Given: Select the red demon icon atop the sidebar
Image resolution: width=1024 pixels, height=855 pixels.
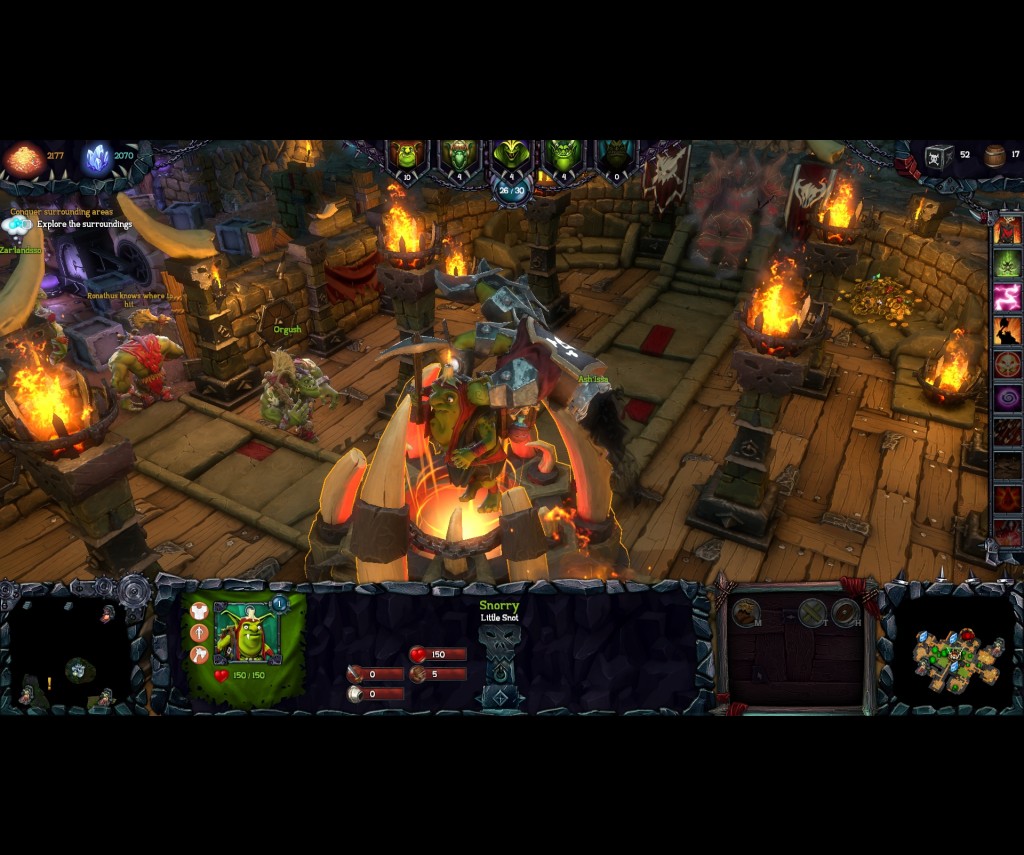Looking at the screenshot, I should click(1007, 230).
